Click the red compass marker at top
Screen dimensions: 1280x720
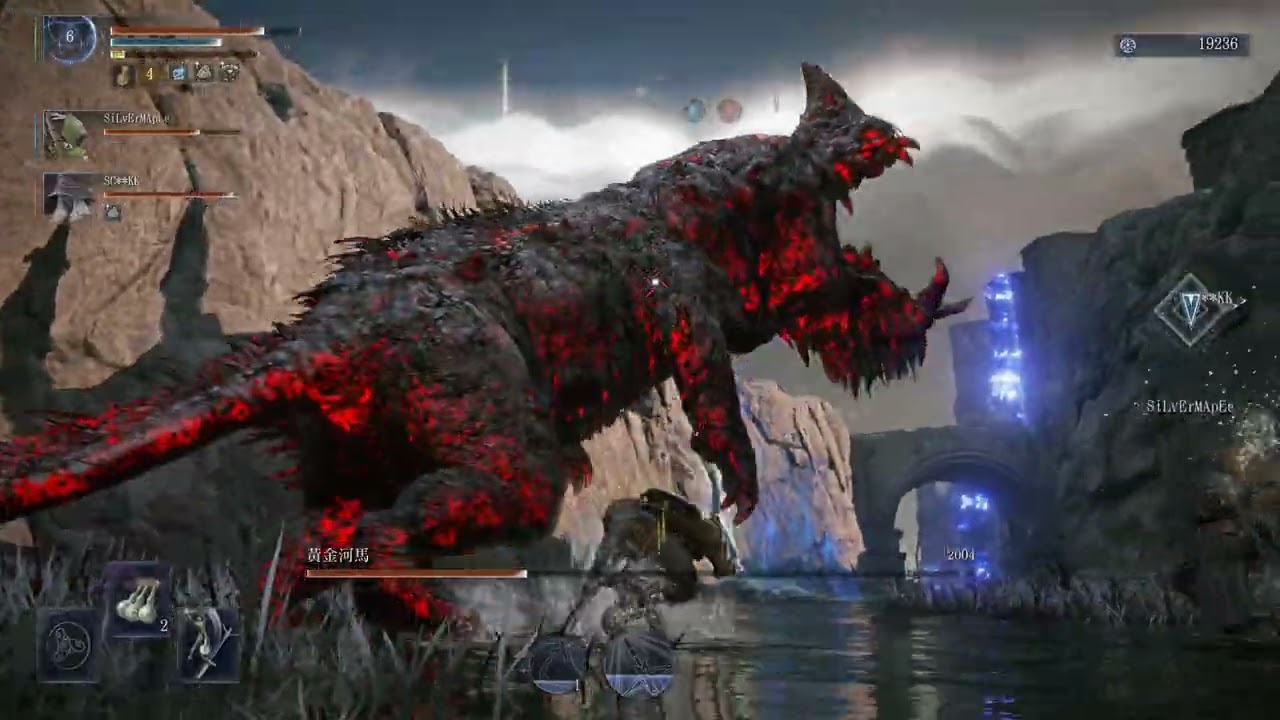point(729,110)
